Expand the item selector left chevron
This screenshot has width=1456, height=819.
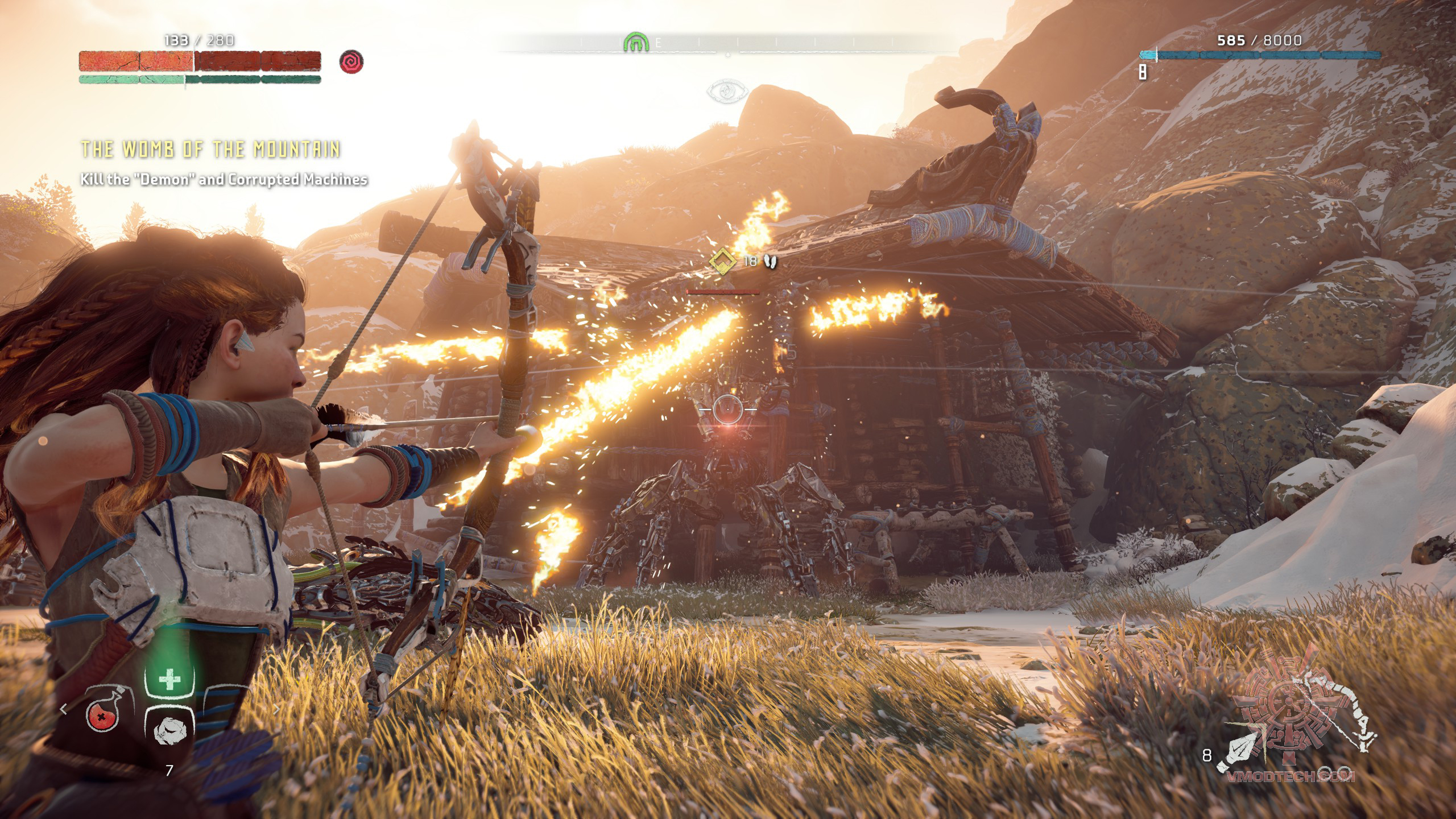click(x=63, y=709)
